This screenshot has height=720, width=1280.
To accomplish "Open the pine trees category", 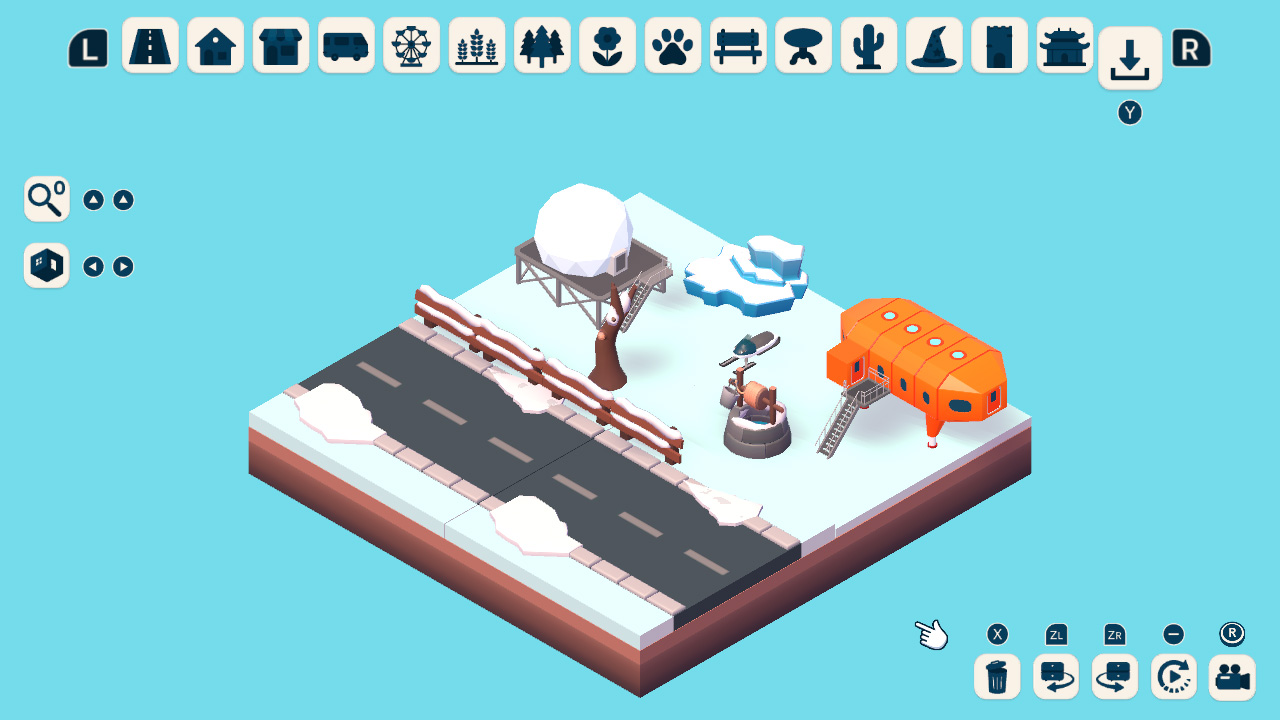I will click(x=542, y=45).
